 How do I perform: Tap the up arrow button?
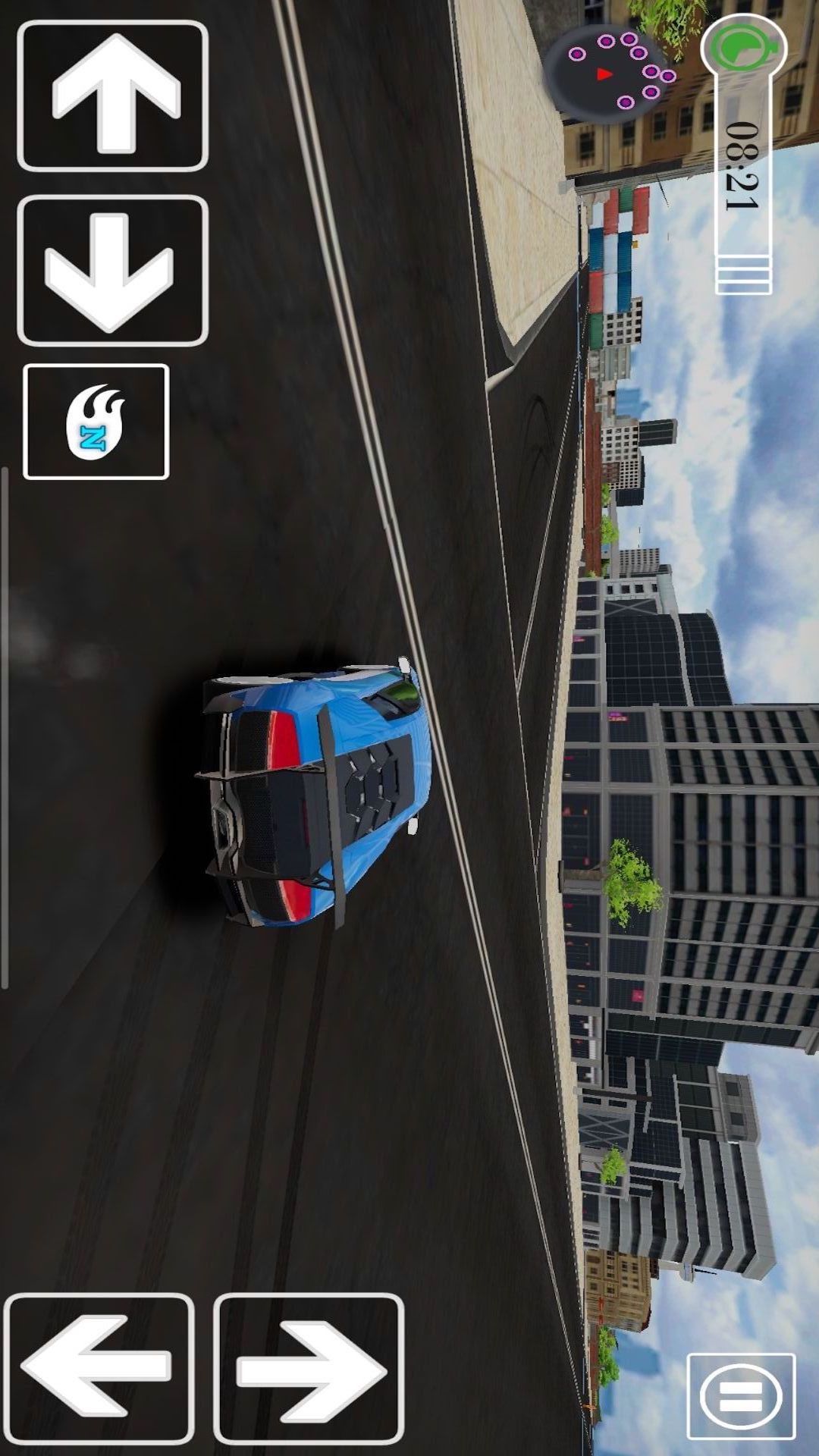112,96
